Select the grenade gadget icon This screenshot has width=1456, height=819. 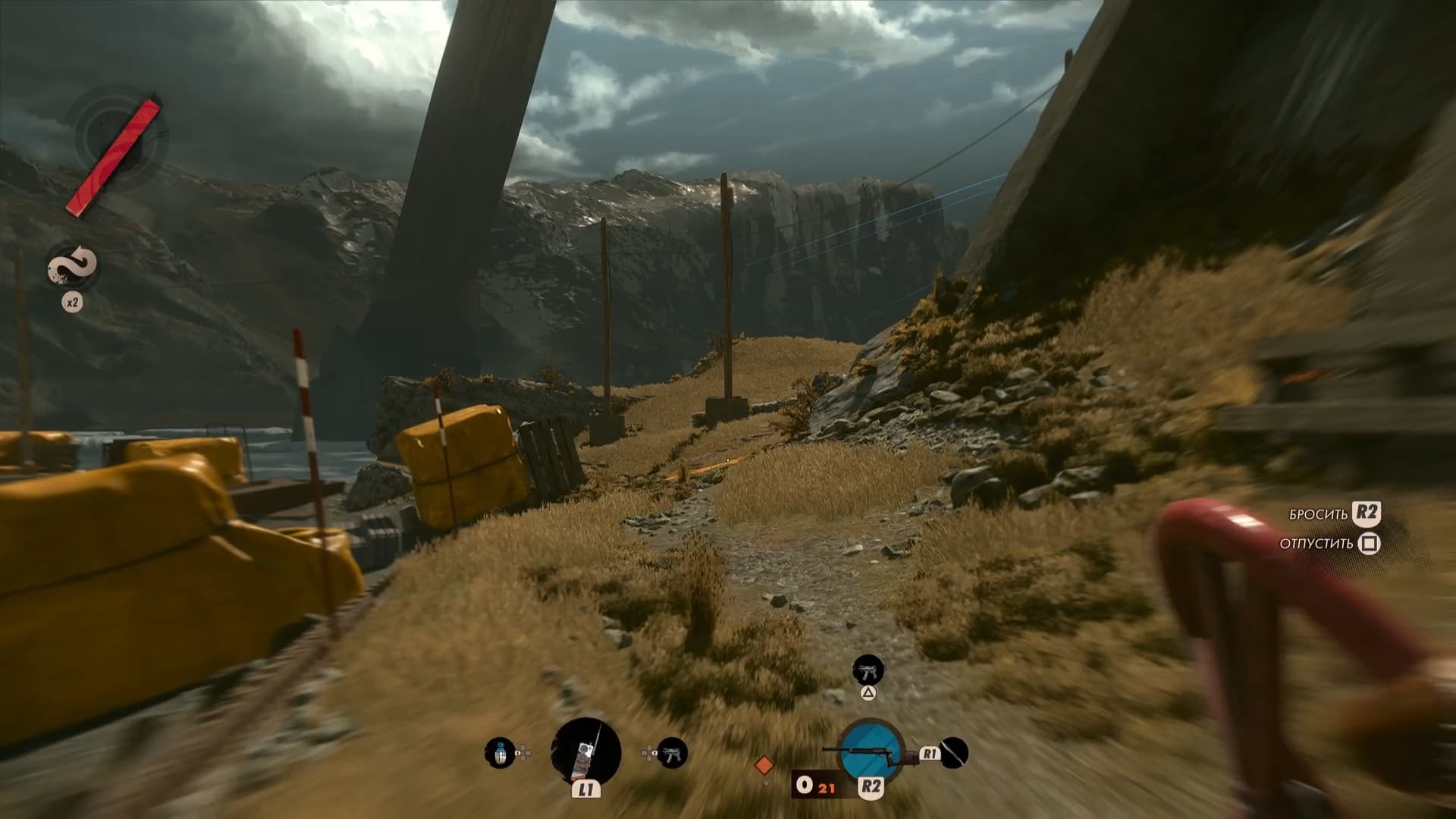click(499, 753)
